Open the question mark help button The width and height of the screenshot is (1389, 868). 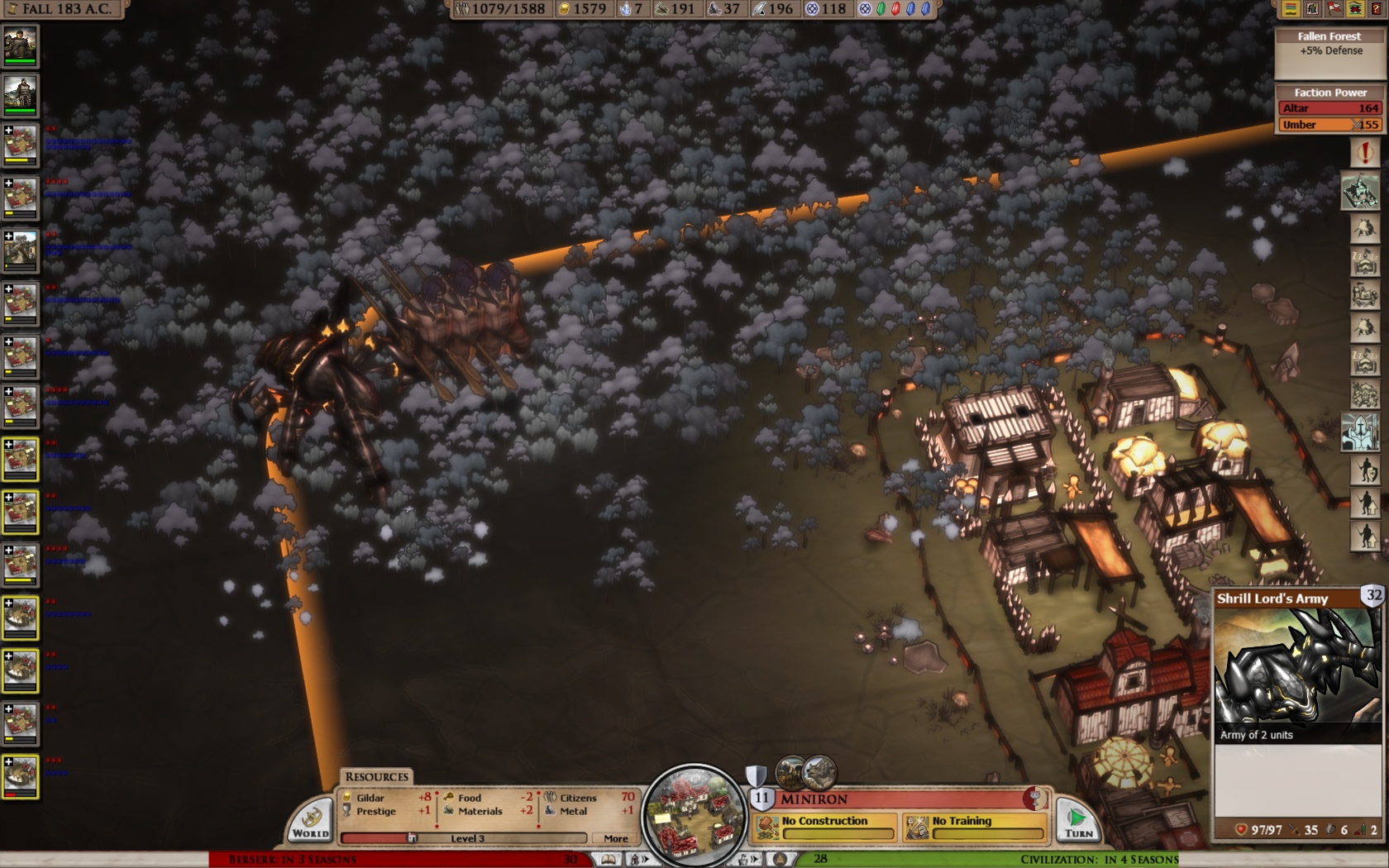coord(1377,9)
